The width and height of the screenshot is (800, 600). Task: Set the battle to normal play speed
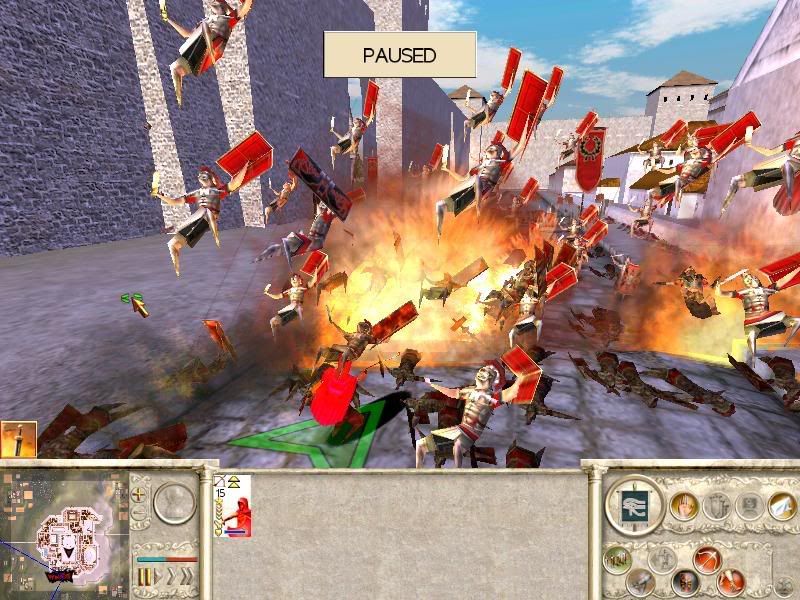click(x=160, y=577)
